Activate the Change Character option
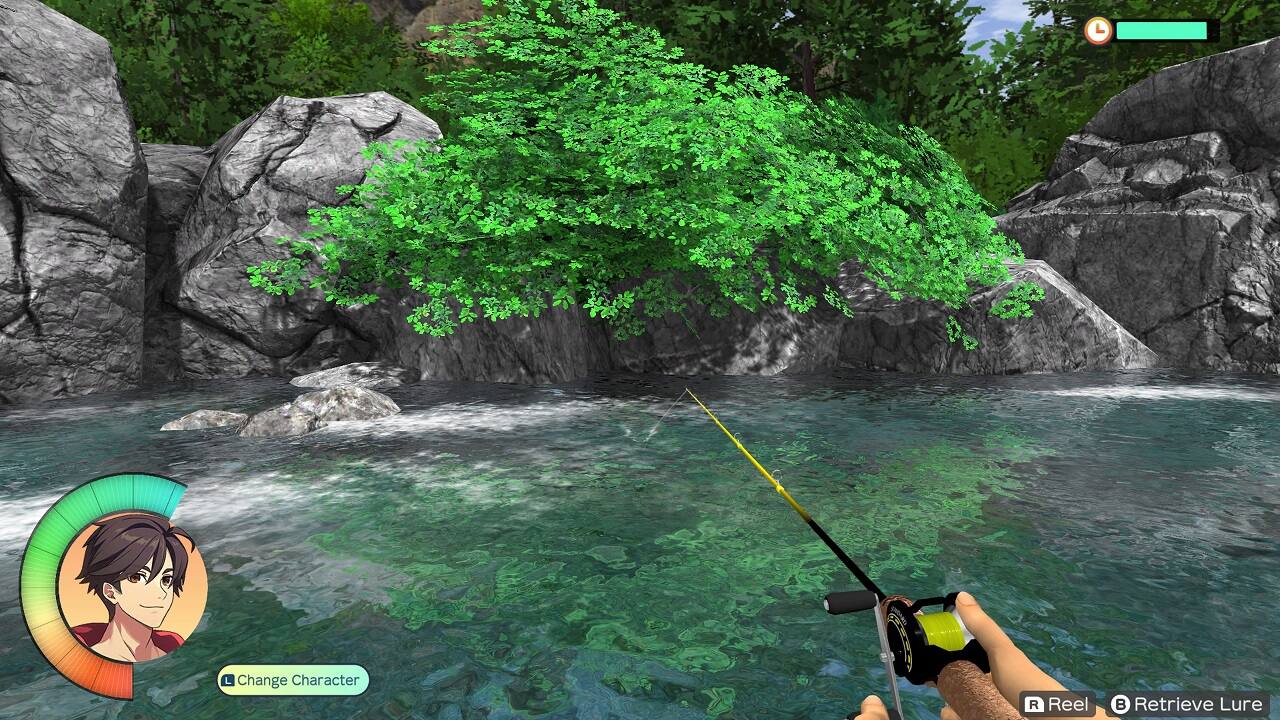Image resolution: width=1280 pixels, height=720 pixels. (290, 679)
